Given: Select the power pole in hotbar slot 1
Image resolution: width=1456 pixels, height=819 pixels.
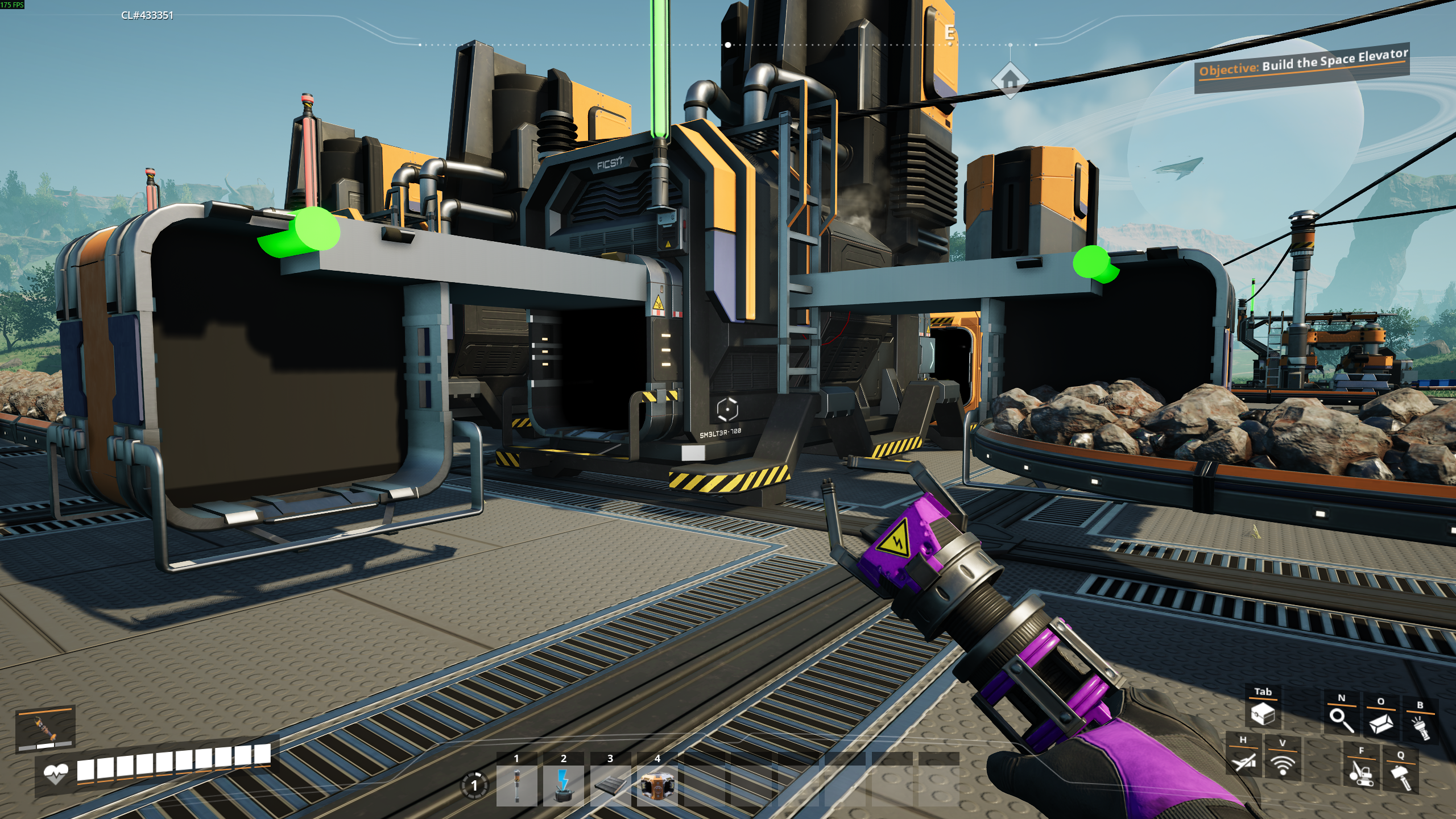Looking at the screenshot, I should coord(516,786).
